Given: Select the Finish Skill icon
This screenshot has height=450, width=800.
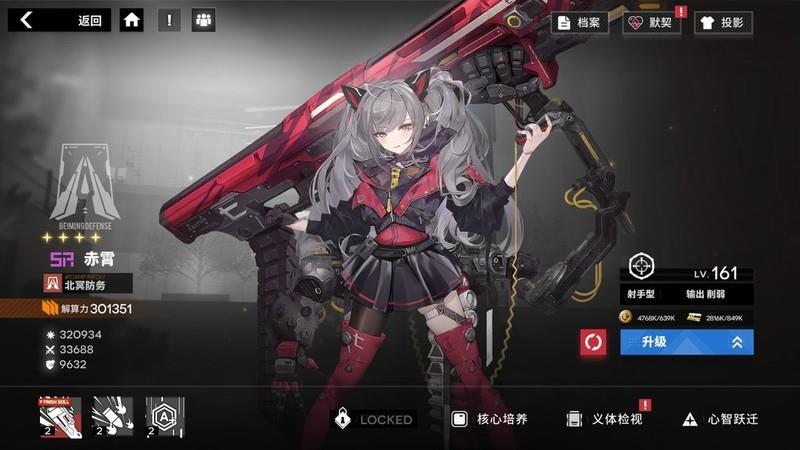Looking at the screenshot, I should coord(60,416).
